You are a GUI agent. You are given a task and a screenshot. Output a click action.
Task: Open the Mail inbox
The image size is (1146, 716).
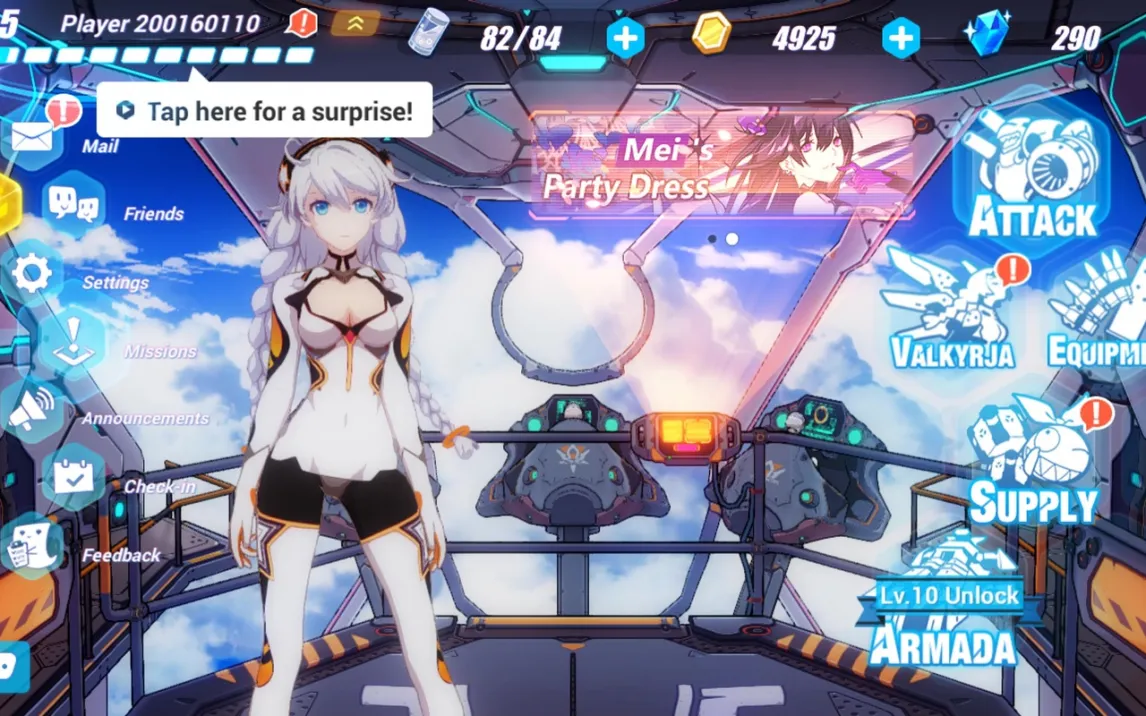point(32,137)
